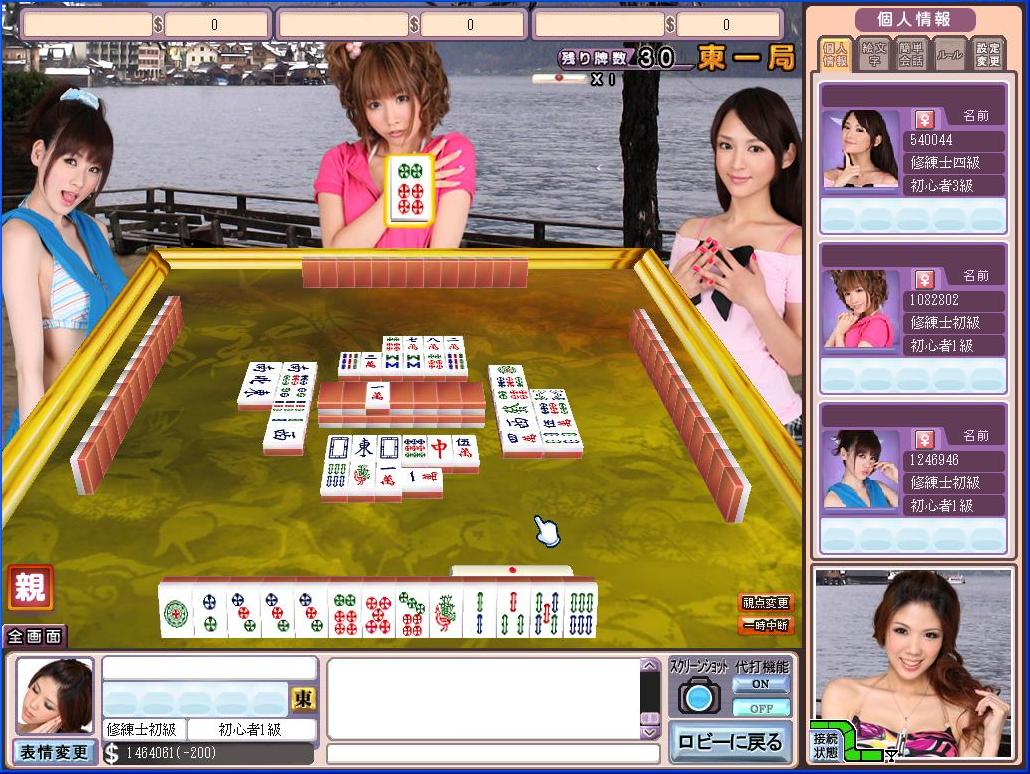
Task: Pause the game with 一時中断
Action: [x=765, y=626]
